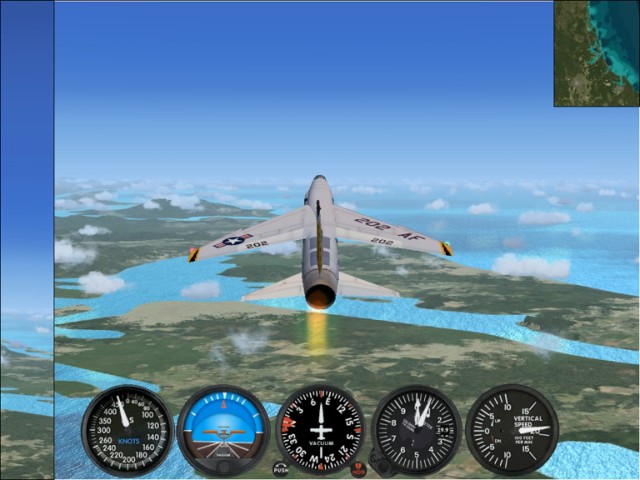Click the airspeed indicator gauge in knots

click(x=127, y=429)
